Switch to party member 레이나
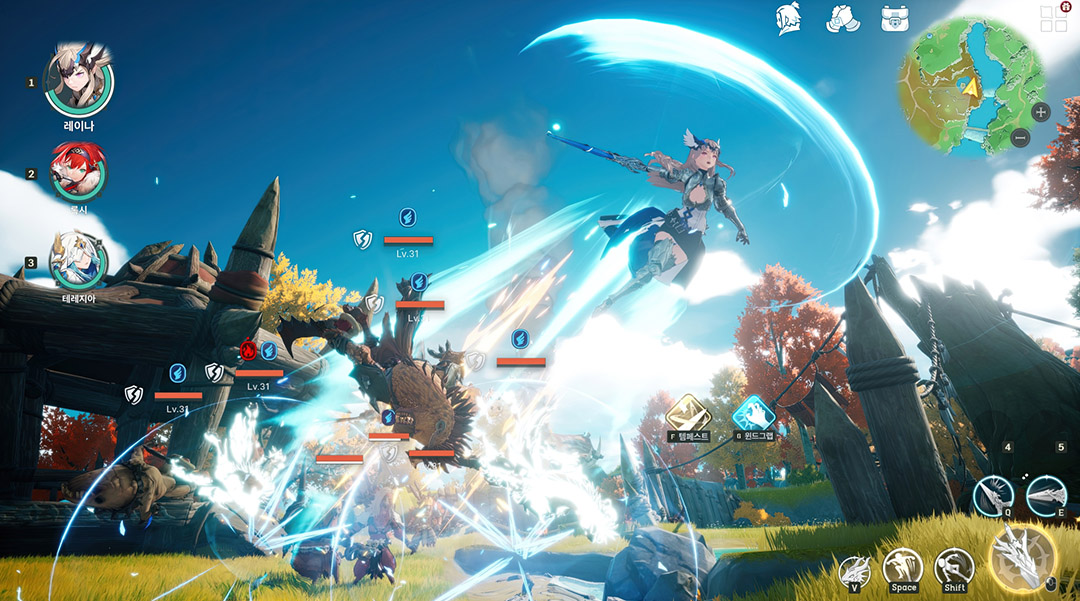The height and width of the screenshot is (601, 1080). click(x=78, y=83)
